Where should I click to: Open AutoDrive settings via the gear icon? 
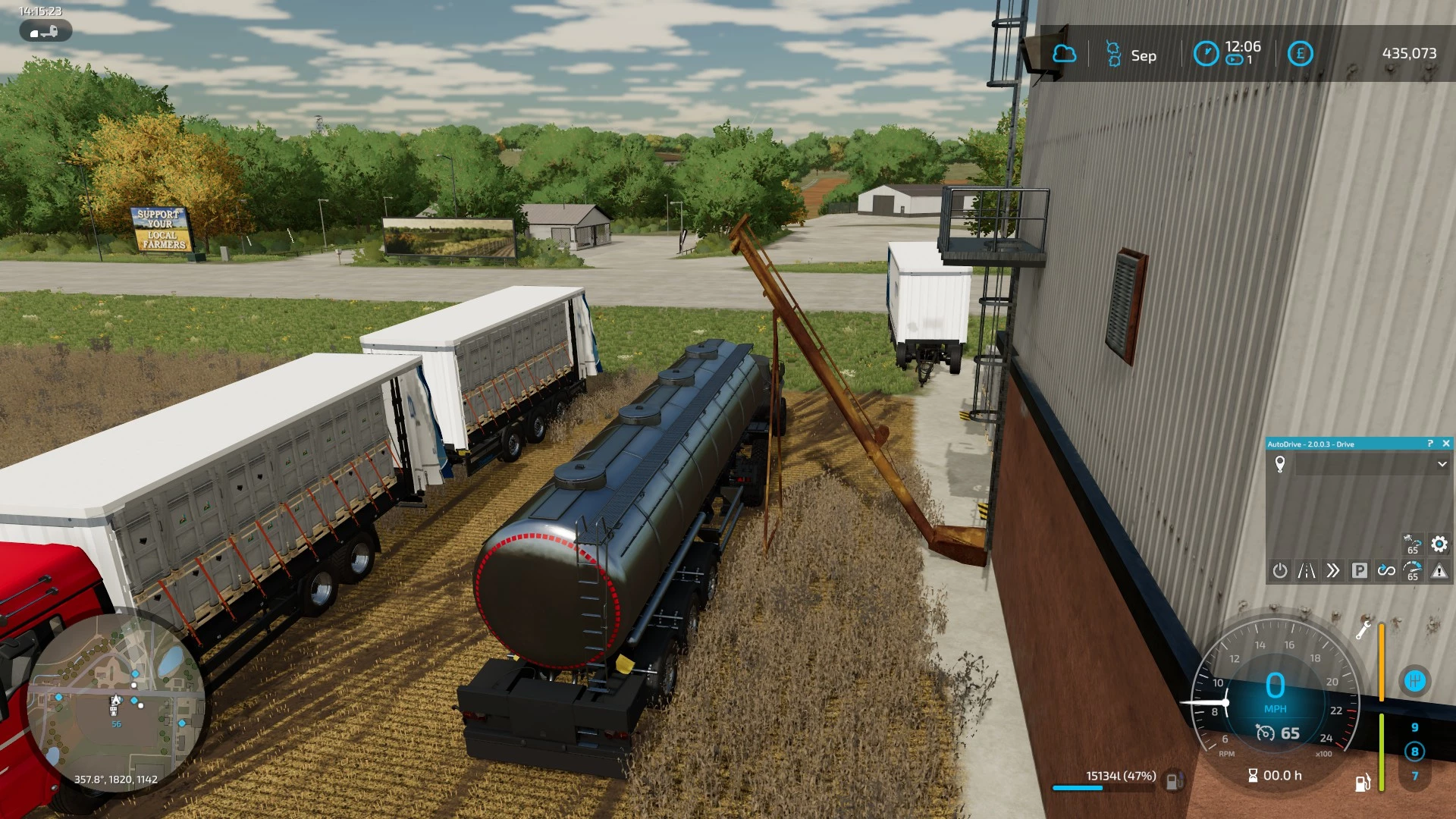point(1438,543)
